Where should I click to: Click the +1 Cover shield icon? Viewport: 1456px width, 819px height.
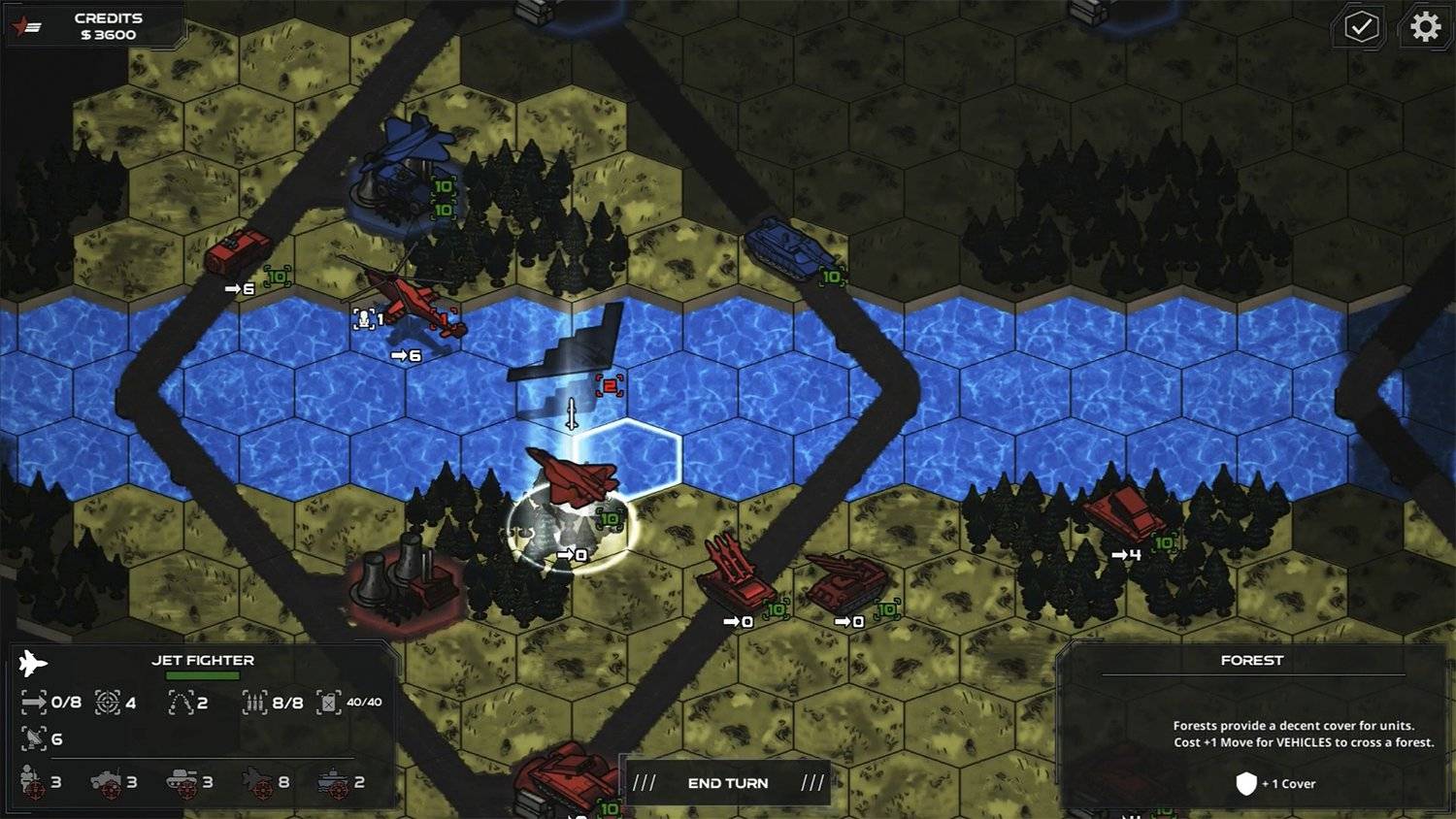1247,783
